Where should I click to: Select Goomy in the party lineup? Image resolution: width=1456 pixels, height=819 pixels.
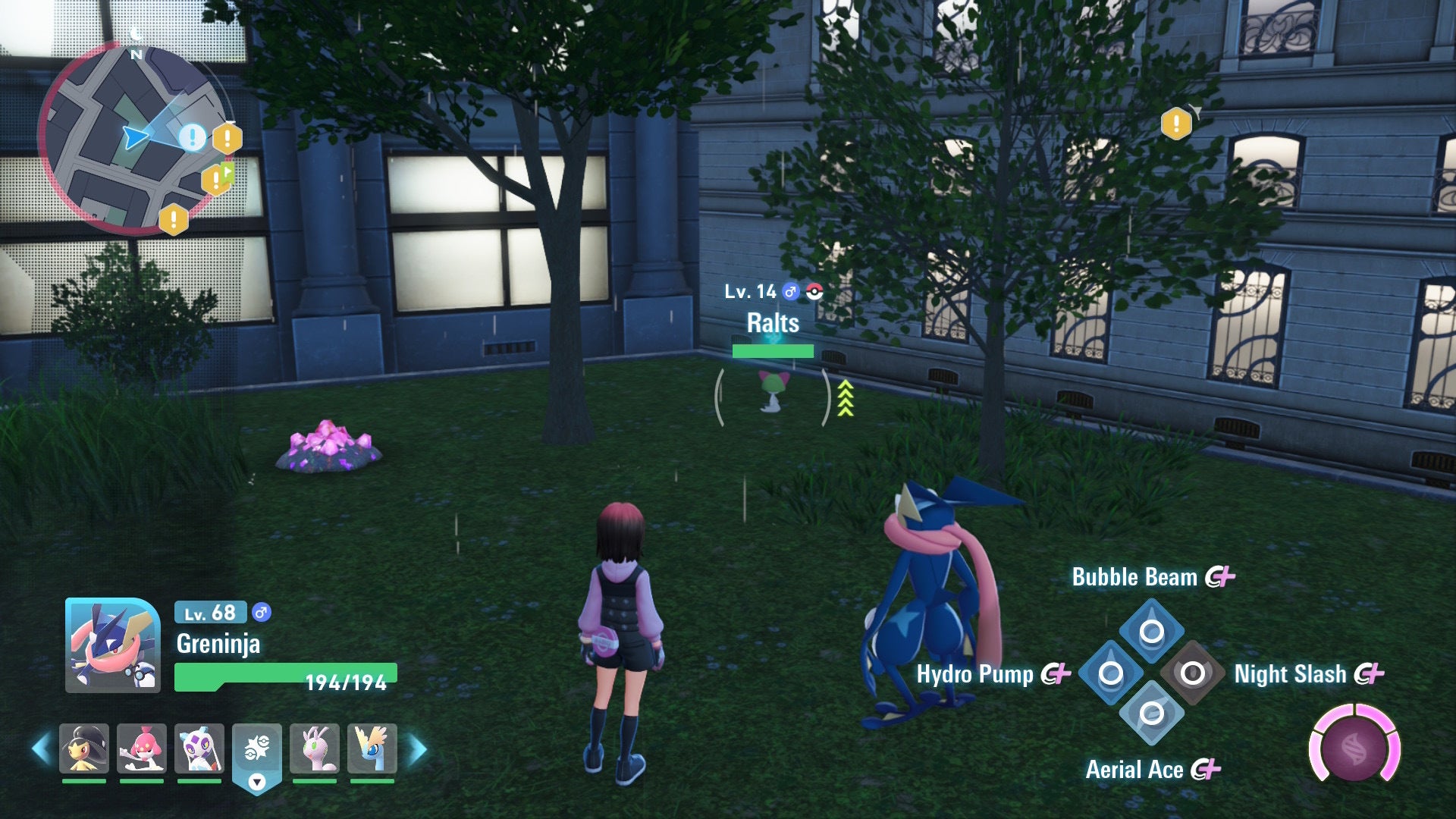point(317,747)
